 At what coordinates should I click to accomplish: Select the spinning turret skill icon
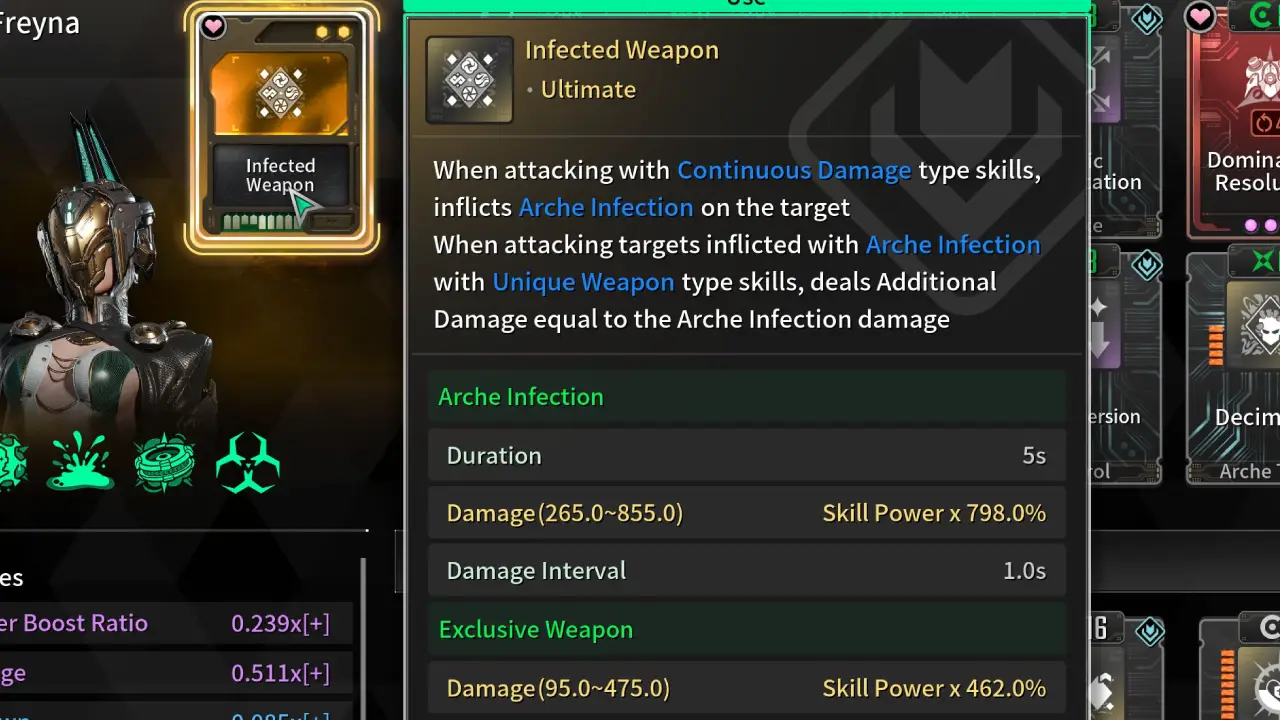(x=163, y=461)
